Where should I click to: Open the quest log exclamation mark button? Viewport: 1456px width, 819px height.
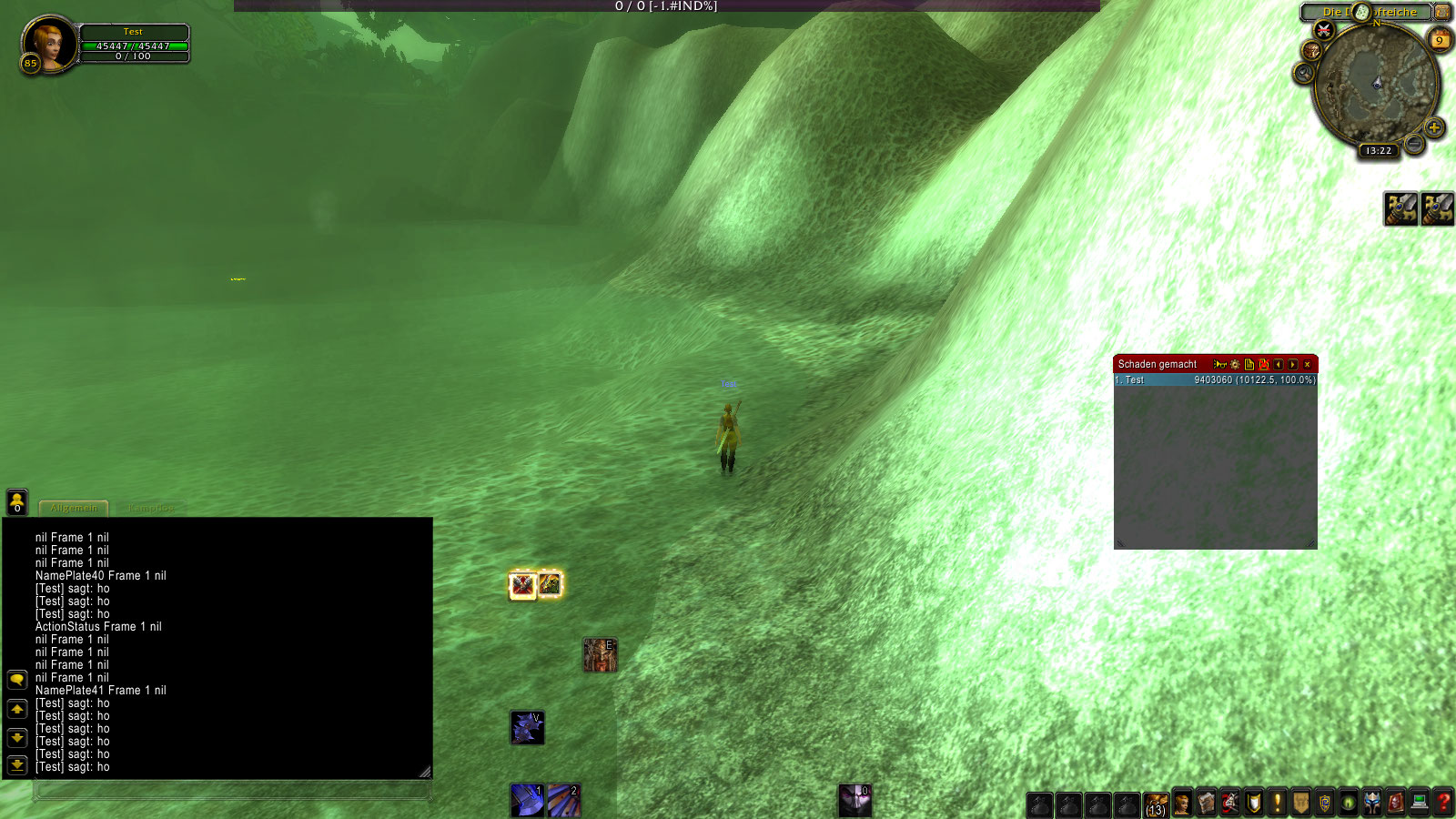[x=1278, y=803]
